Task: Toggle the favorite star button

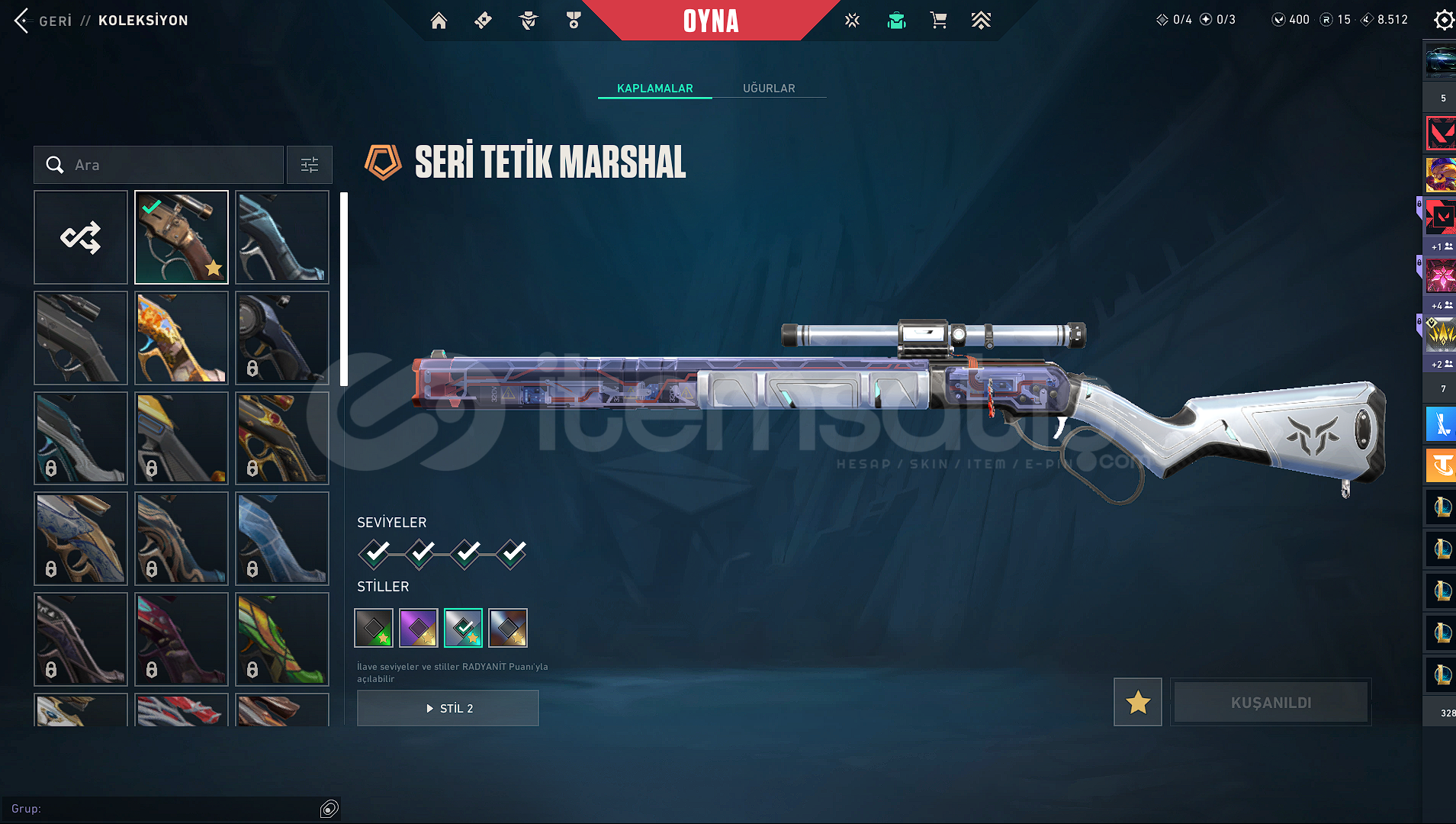Action: click(1137, 702)
